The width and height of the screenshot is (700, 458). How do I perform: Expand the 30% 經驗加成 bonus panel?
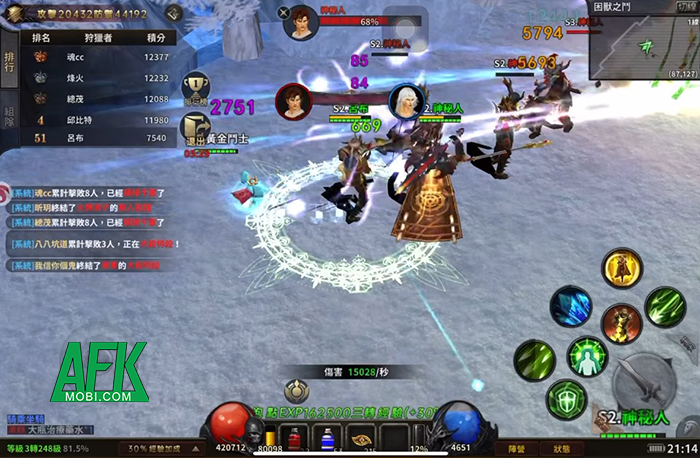[x=159, y=449]
